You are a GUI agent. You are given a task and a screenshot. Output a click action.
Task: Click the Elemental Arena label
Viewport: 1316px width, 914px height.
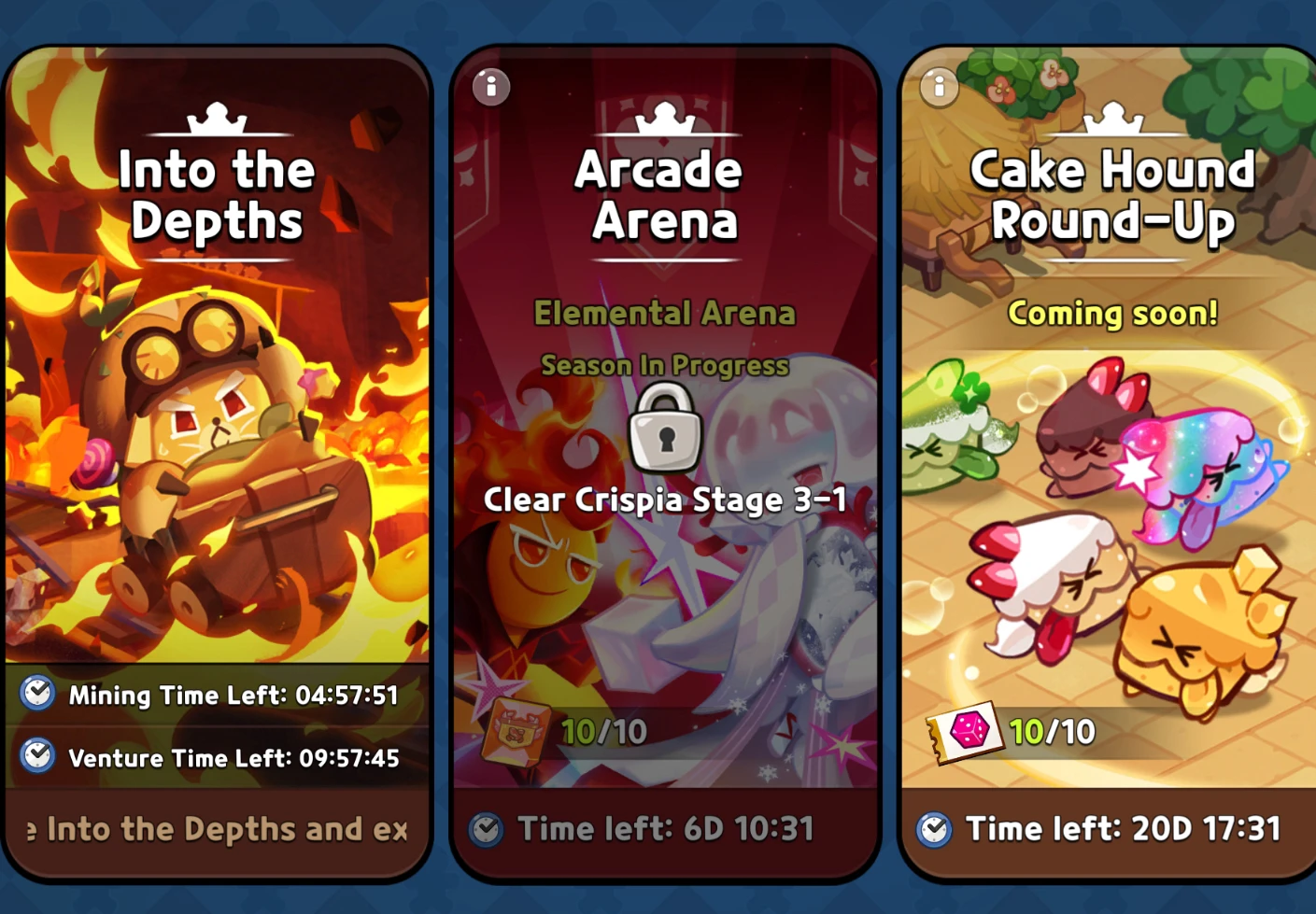click(663, 315)
